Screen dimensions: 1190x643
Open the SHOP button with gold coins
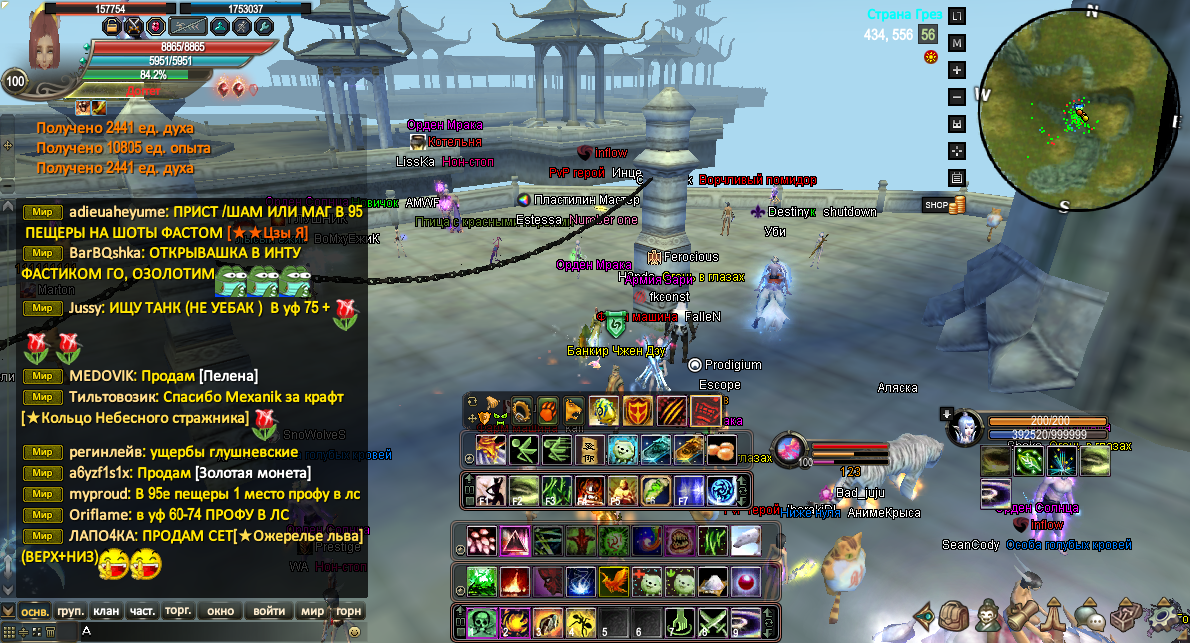[x=944, y=204]
